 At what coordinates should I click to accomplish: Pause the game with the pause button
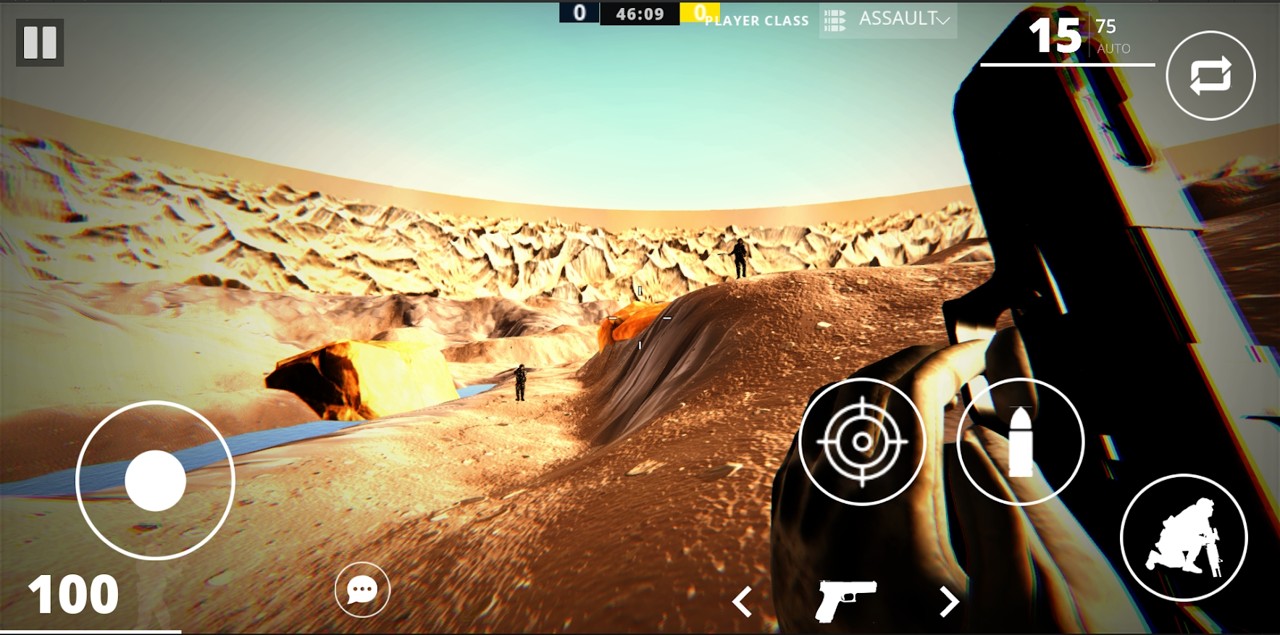[40, 43]
